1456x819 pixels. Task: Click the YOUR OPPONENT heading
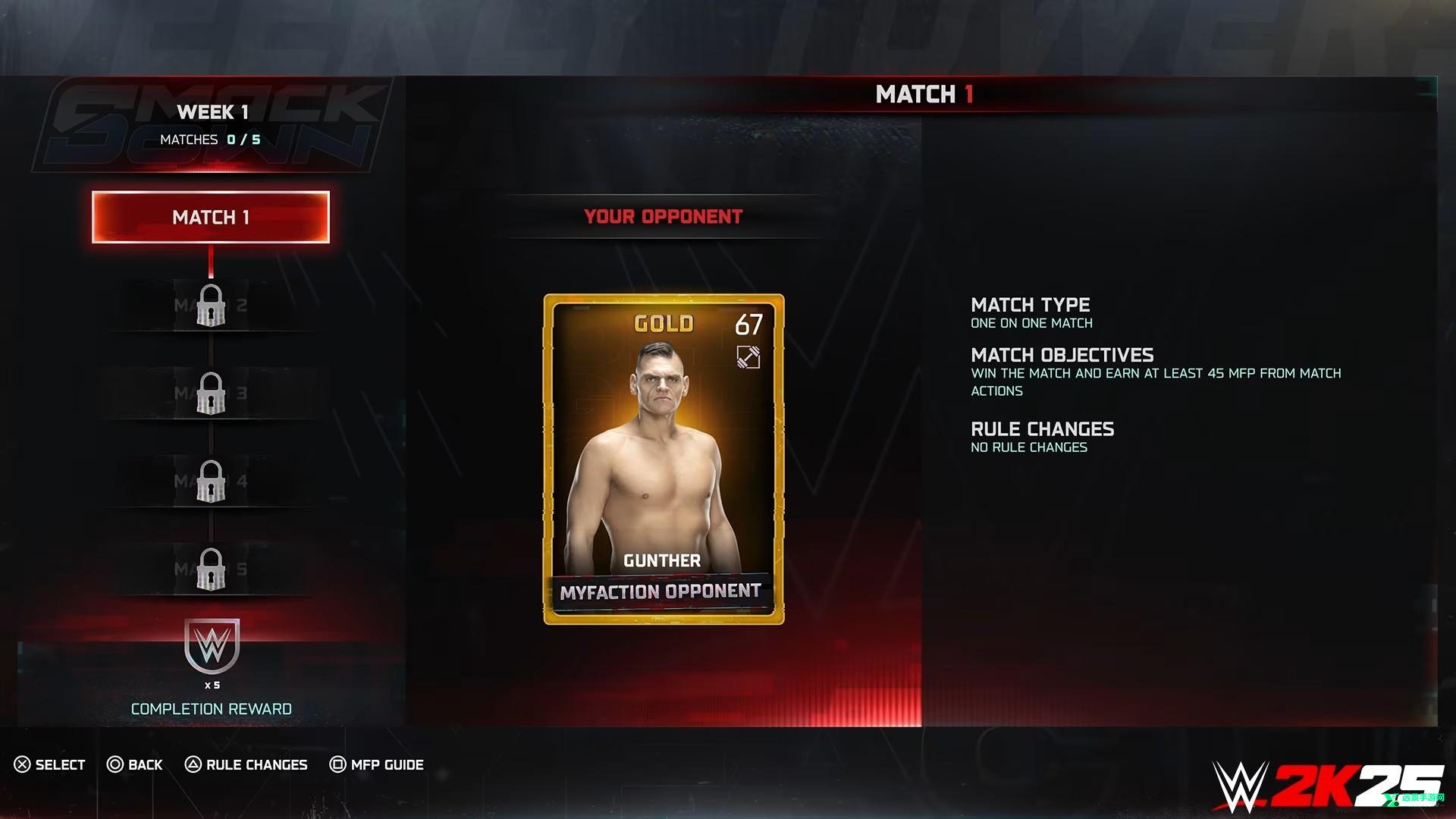click(x=662, y=216)
